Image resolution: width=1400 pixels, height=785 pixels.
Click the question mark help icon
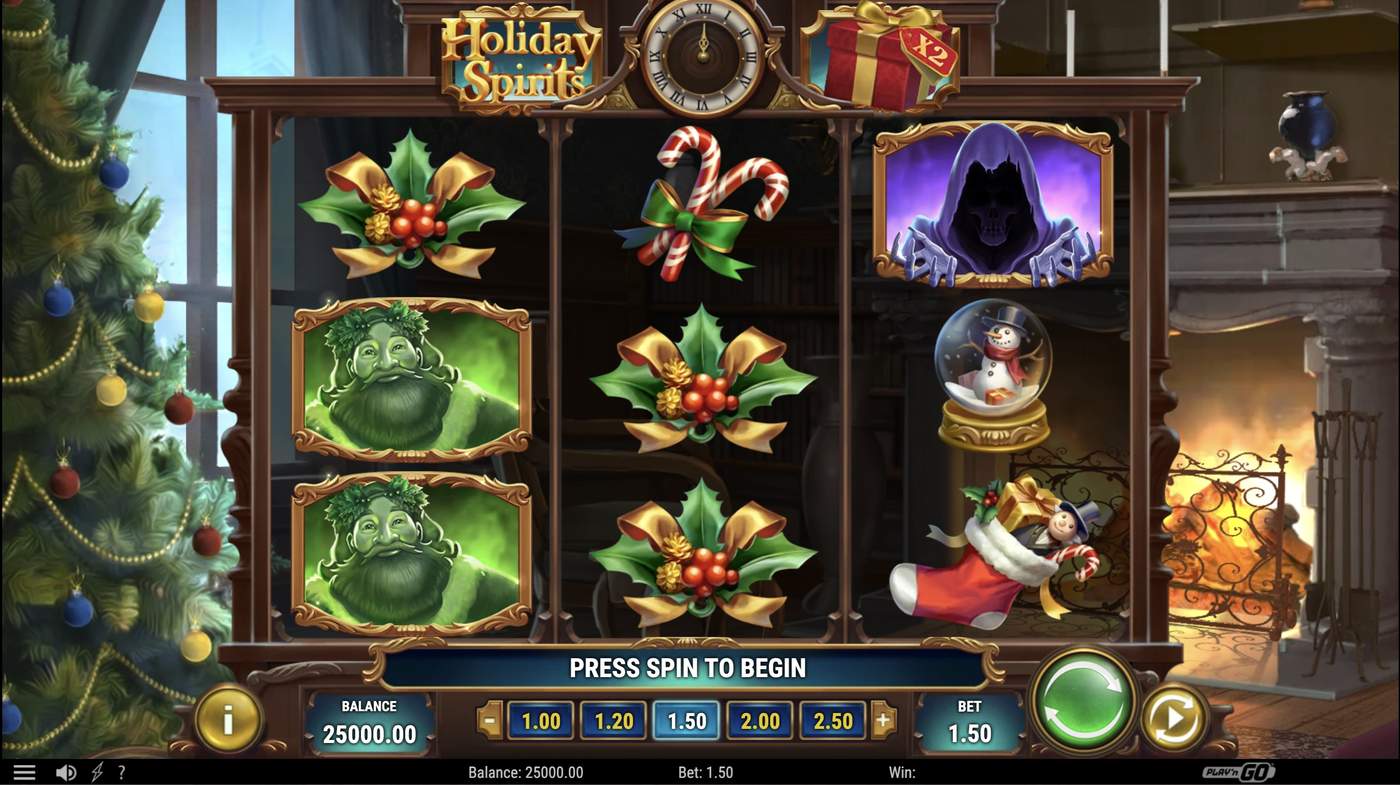pyautogui.click(x=122, y=771)
